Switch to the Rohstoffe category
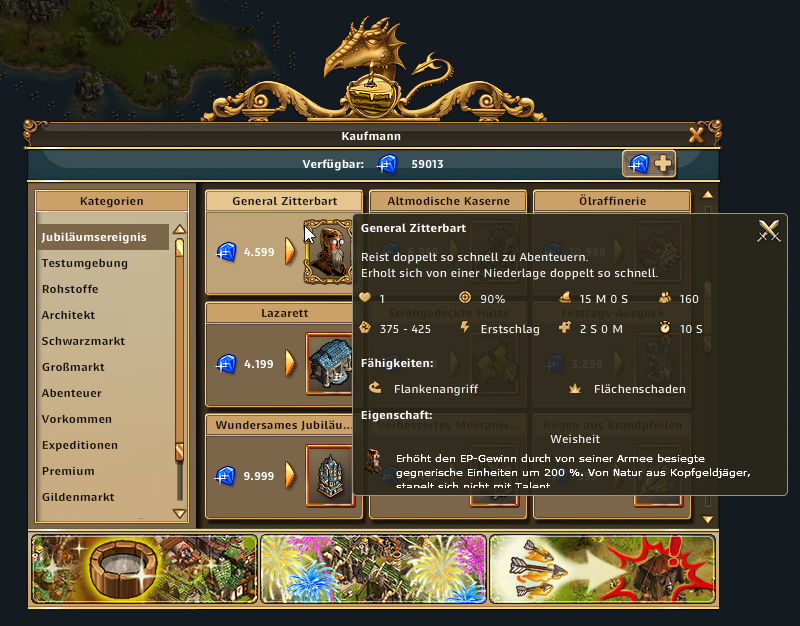 click(x=71, y=289)
